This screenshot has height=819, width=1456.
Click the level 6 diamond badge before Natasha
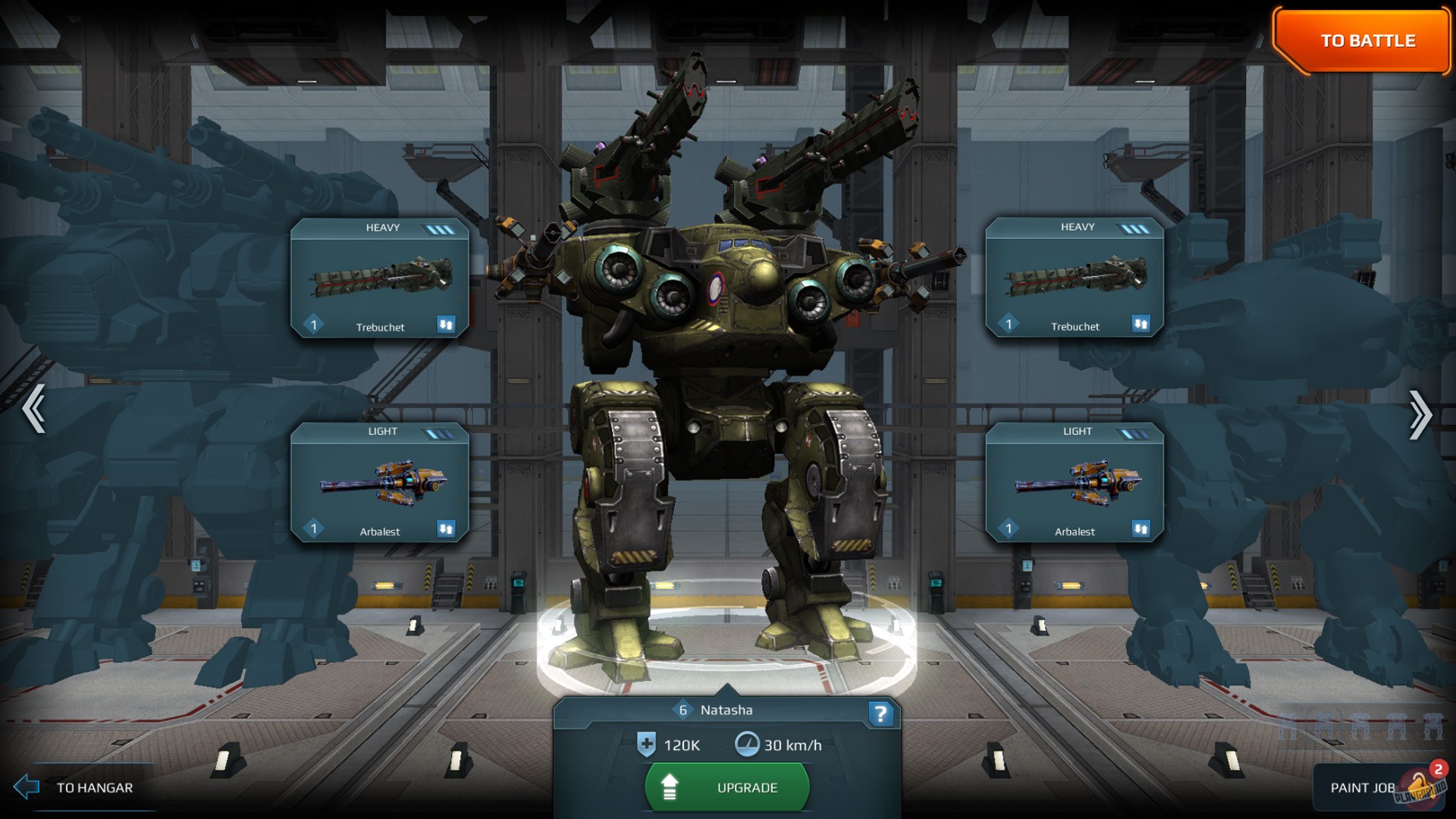pyautogui.click(x=683, y=710)
